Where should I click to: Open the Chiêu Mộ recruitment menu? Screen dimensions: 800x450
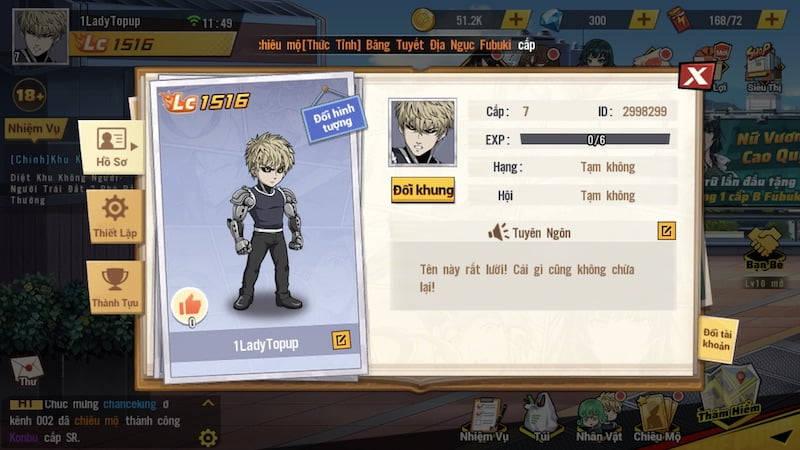point(656,420)
